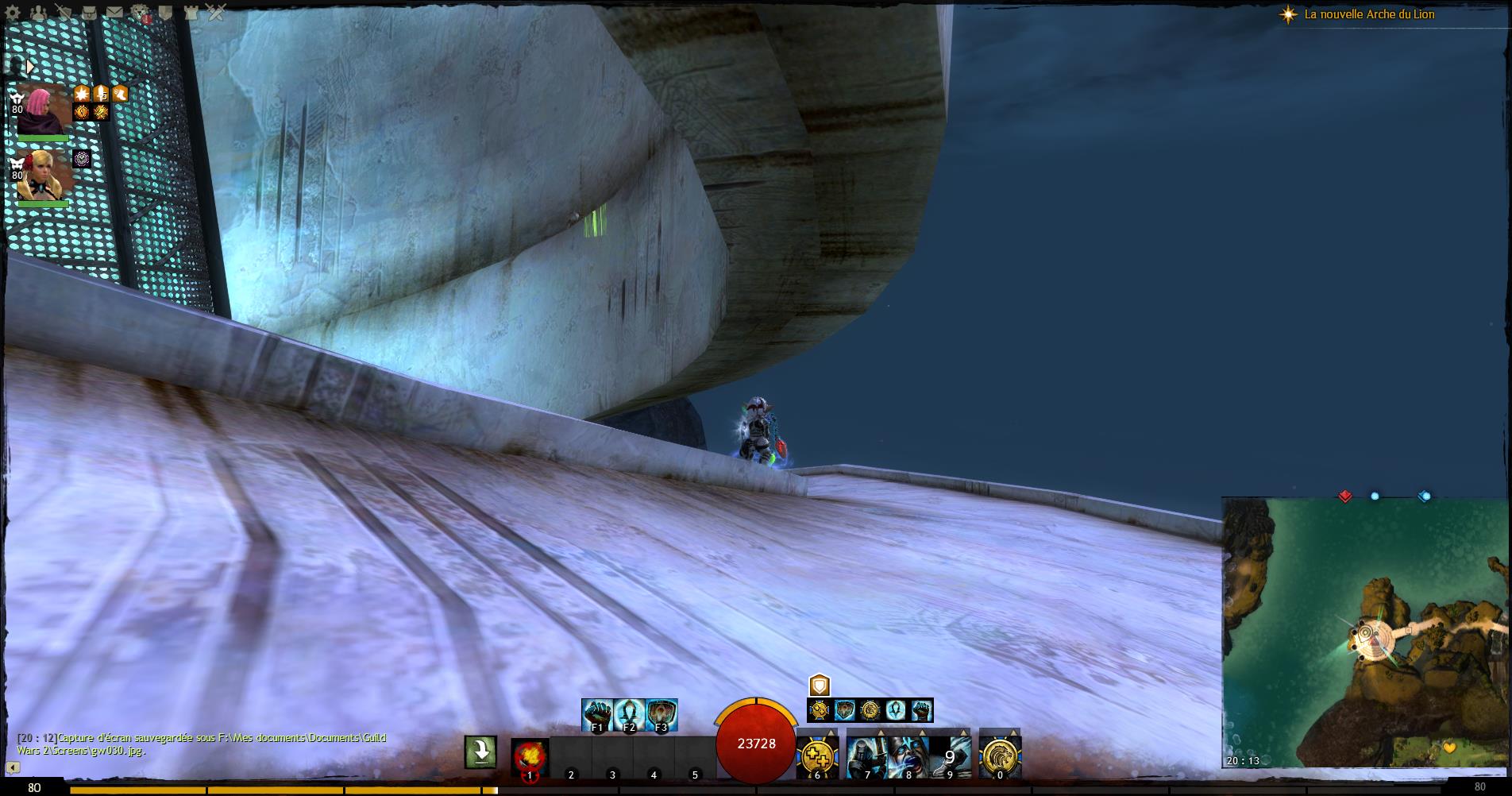Open the Black Lion Trading Post lion icon
This screenshot has height=796, width=1512.
(x=141, y=13)
